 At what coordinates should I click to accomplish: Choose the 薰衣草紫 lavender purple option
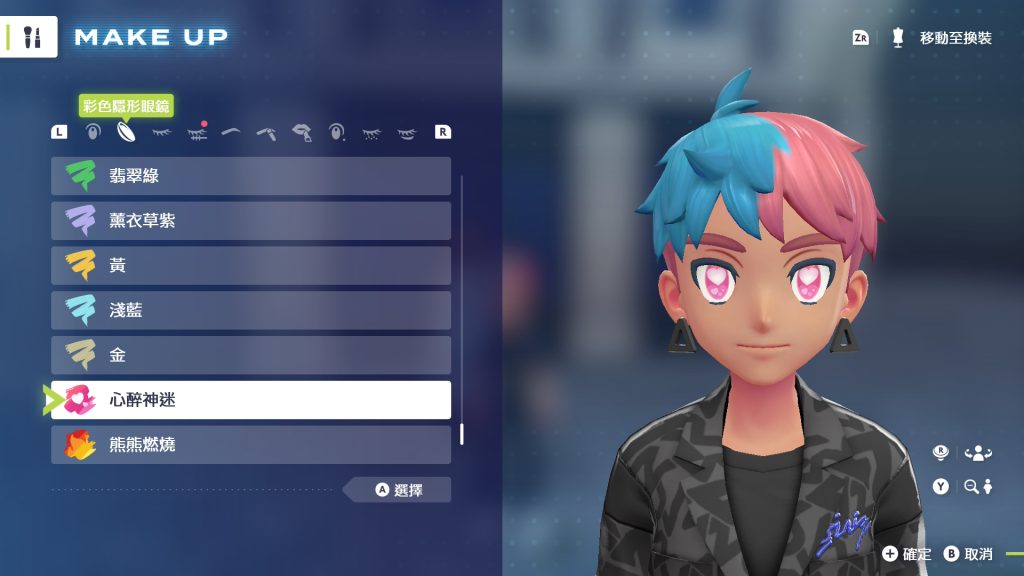tap(251, 221)
